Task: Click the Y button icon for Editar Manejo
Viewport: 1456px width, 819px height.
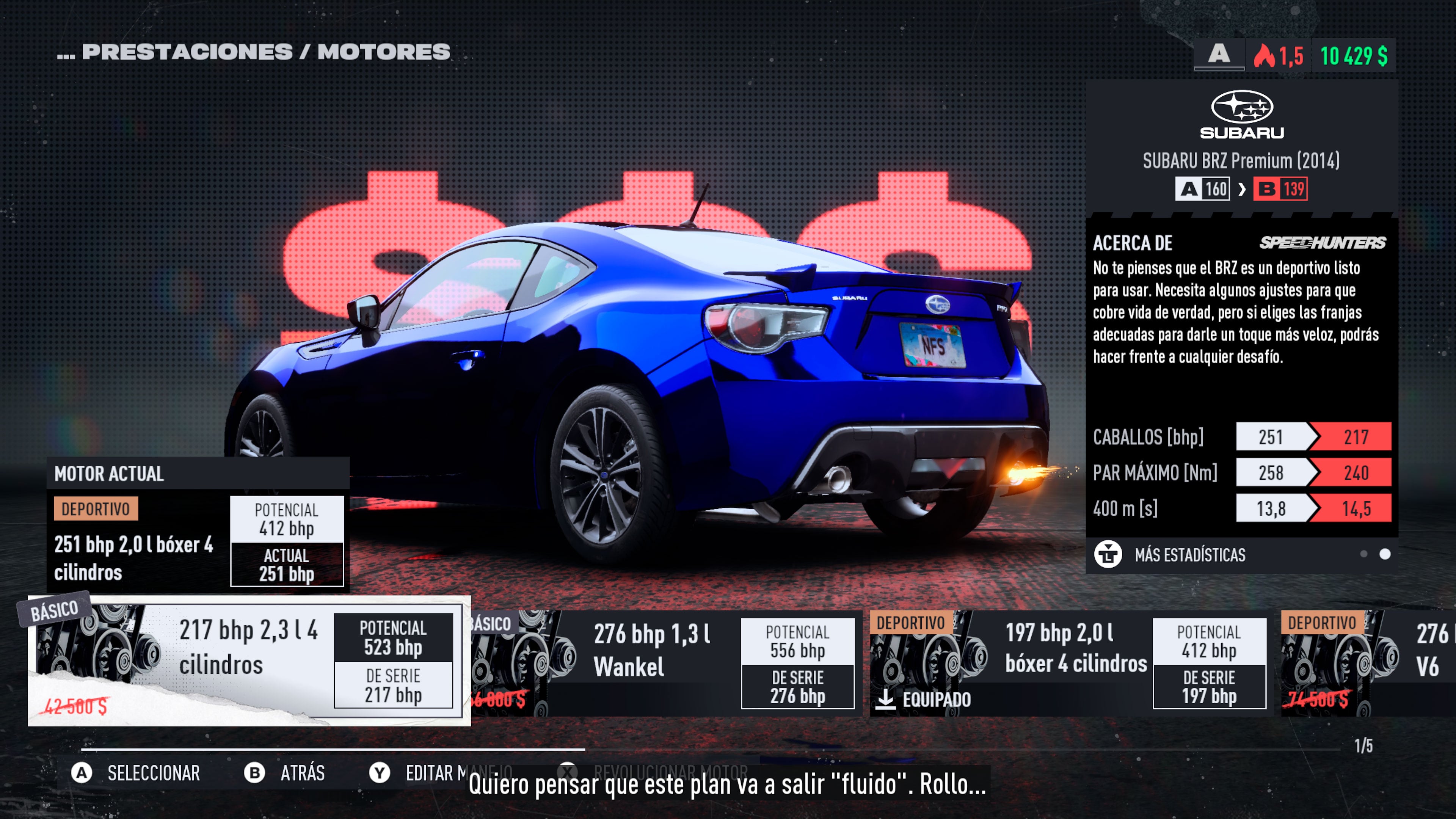Action: [x=380, y=773]
